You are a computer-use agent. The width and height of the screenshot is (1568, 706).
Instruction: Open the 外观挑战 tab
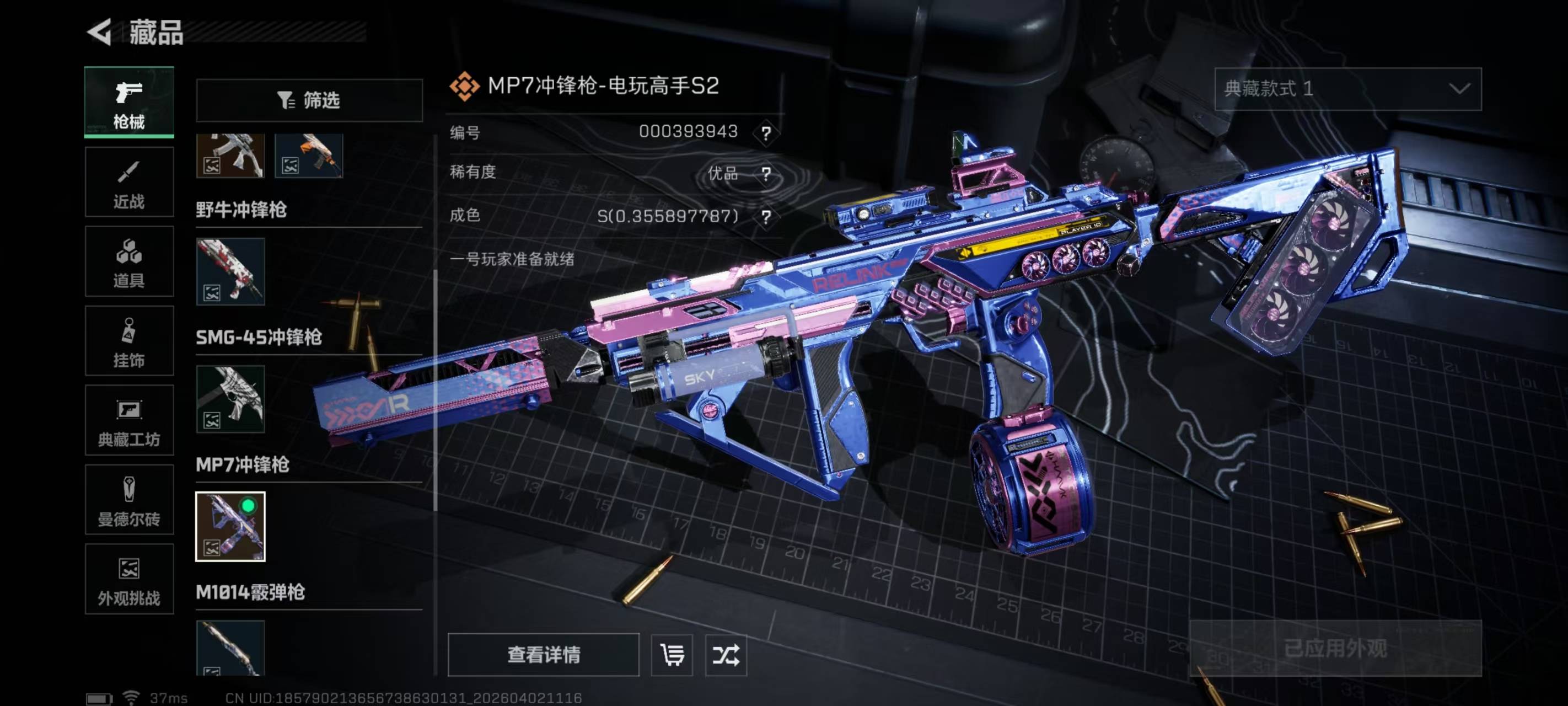[x=129, y=579]
